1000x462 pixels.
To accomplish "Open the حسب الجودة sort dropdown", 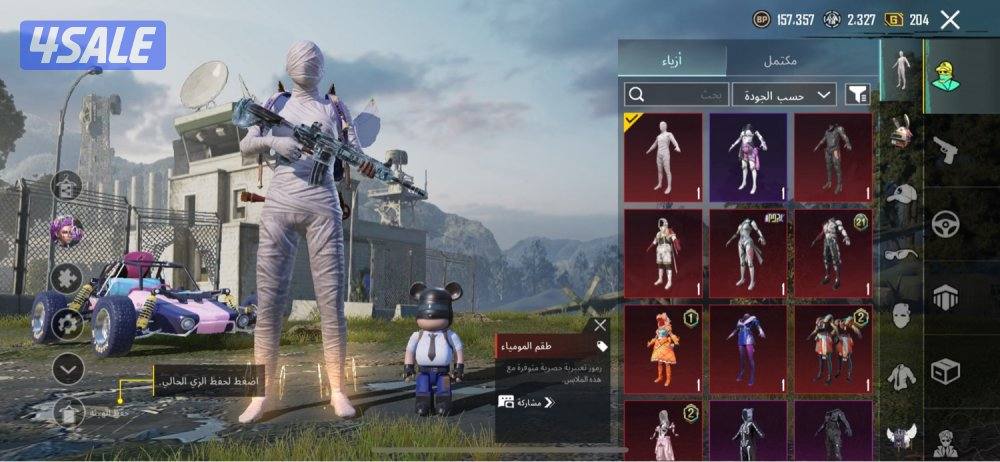I will [x=783, y=95].
